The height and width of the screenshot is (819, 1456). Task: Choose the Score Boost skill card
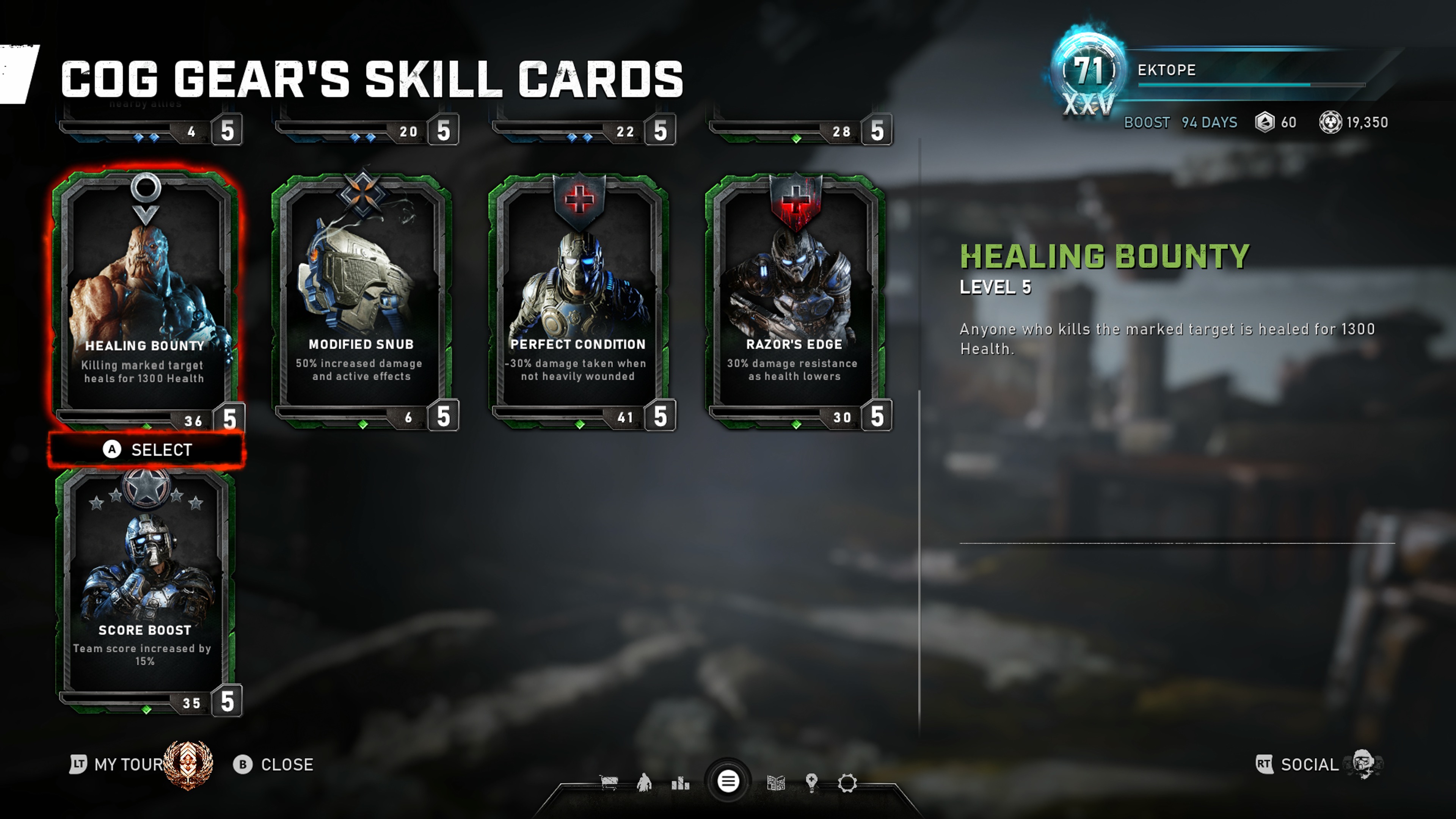pos(145,588)
